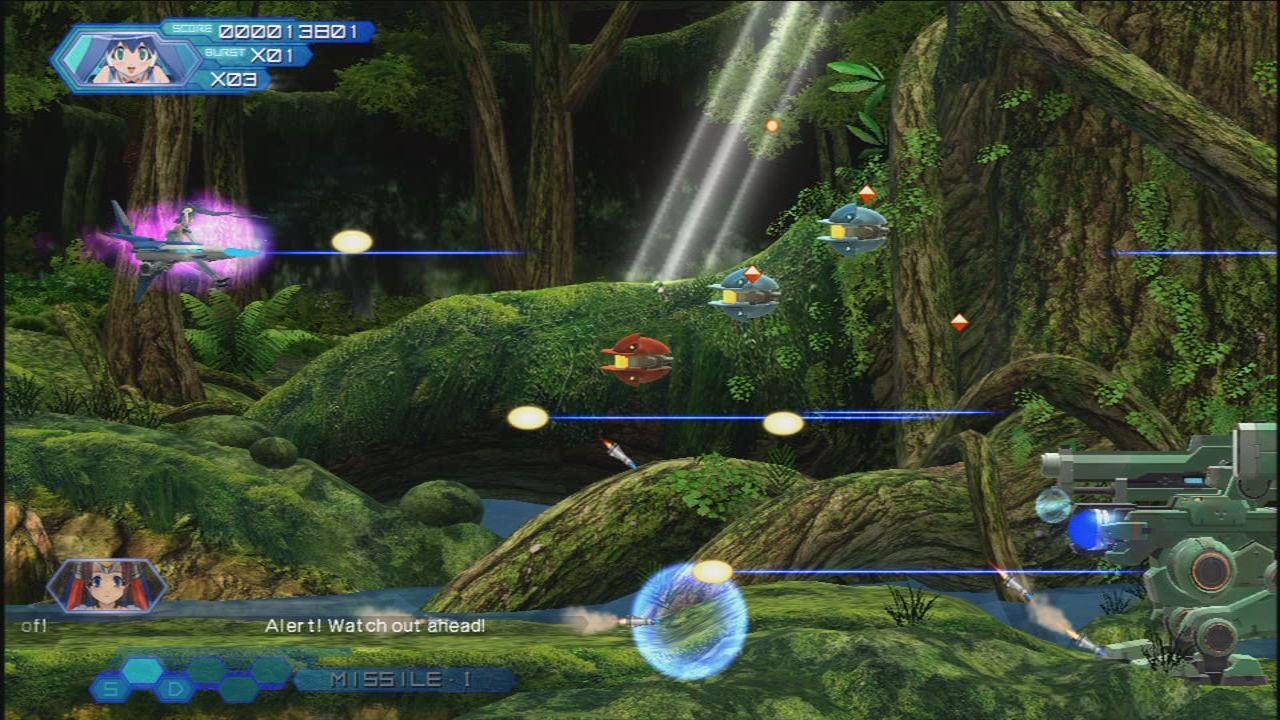Click the red-haired operator portrait
The height and width of the screenshot is (720, 1280).
tap(107, 585)
